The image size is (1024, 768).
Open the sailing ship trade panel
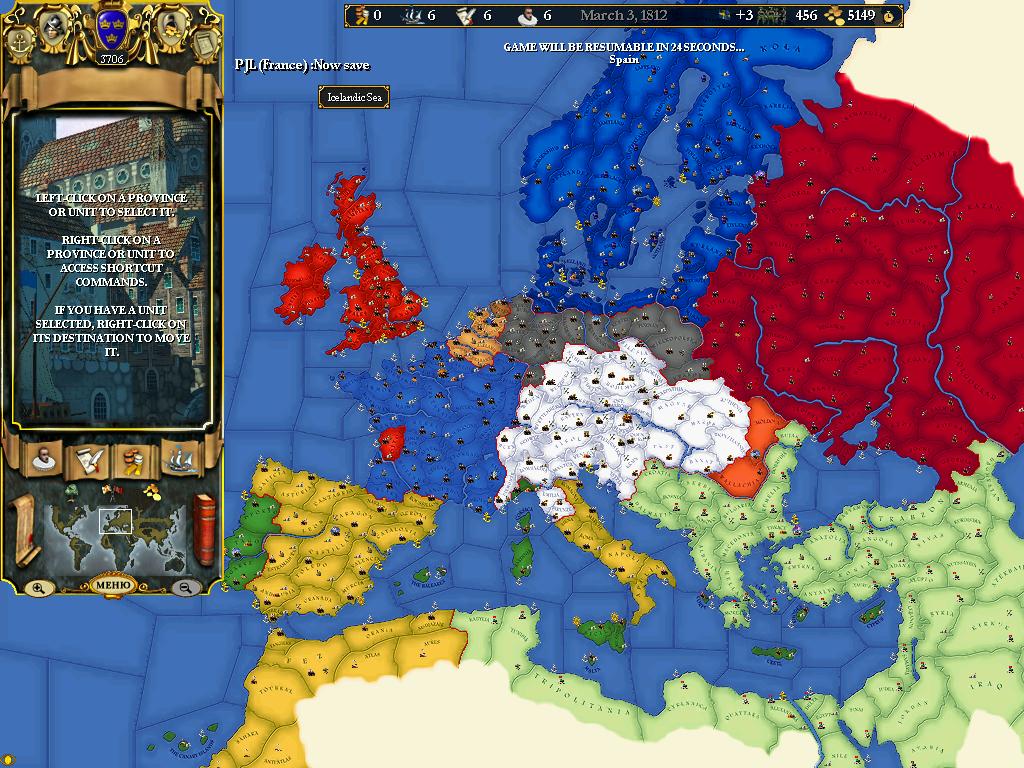tap(180, 459)
